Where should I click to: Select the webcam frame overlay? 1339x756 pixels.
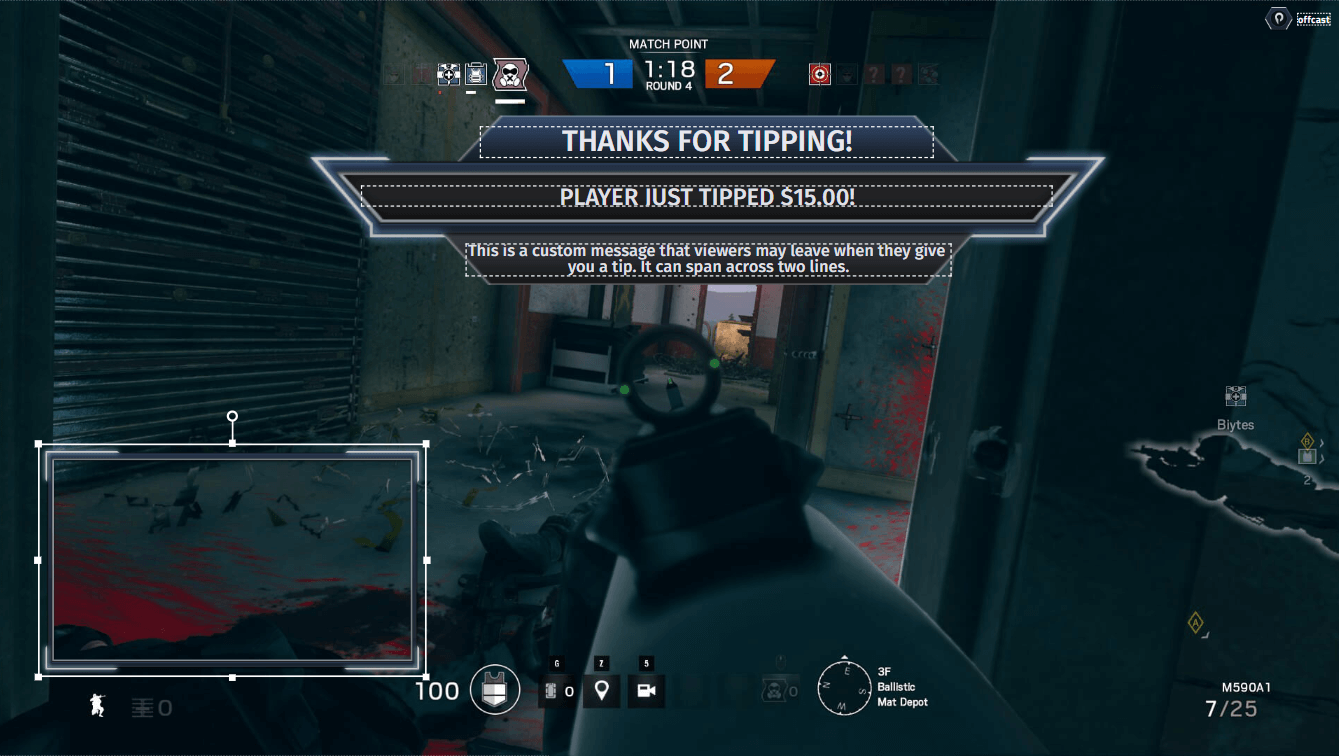click(232, 559)
